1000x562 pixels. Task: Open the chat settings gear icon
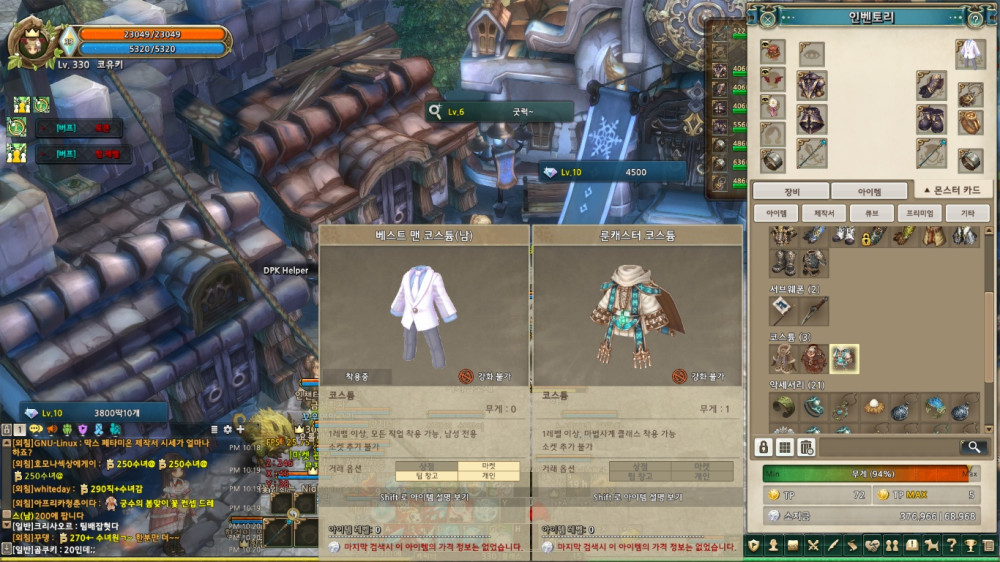click(x=227, y=429)
